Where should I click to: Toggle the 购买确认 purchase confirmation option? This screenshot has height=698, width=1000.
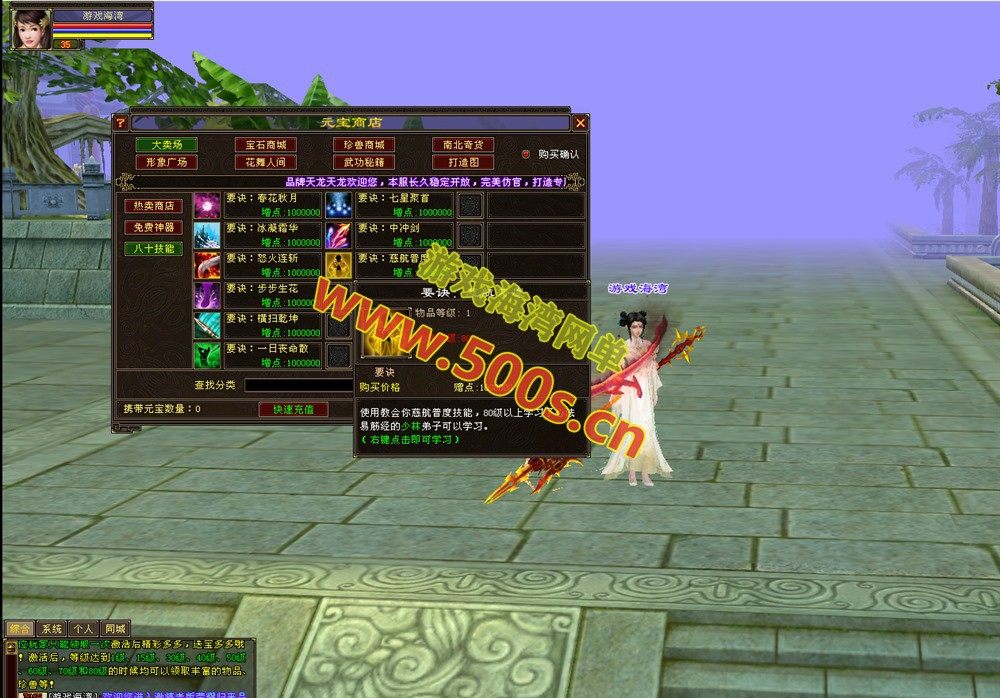(527, 155)
